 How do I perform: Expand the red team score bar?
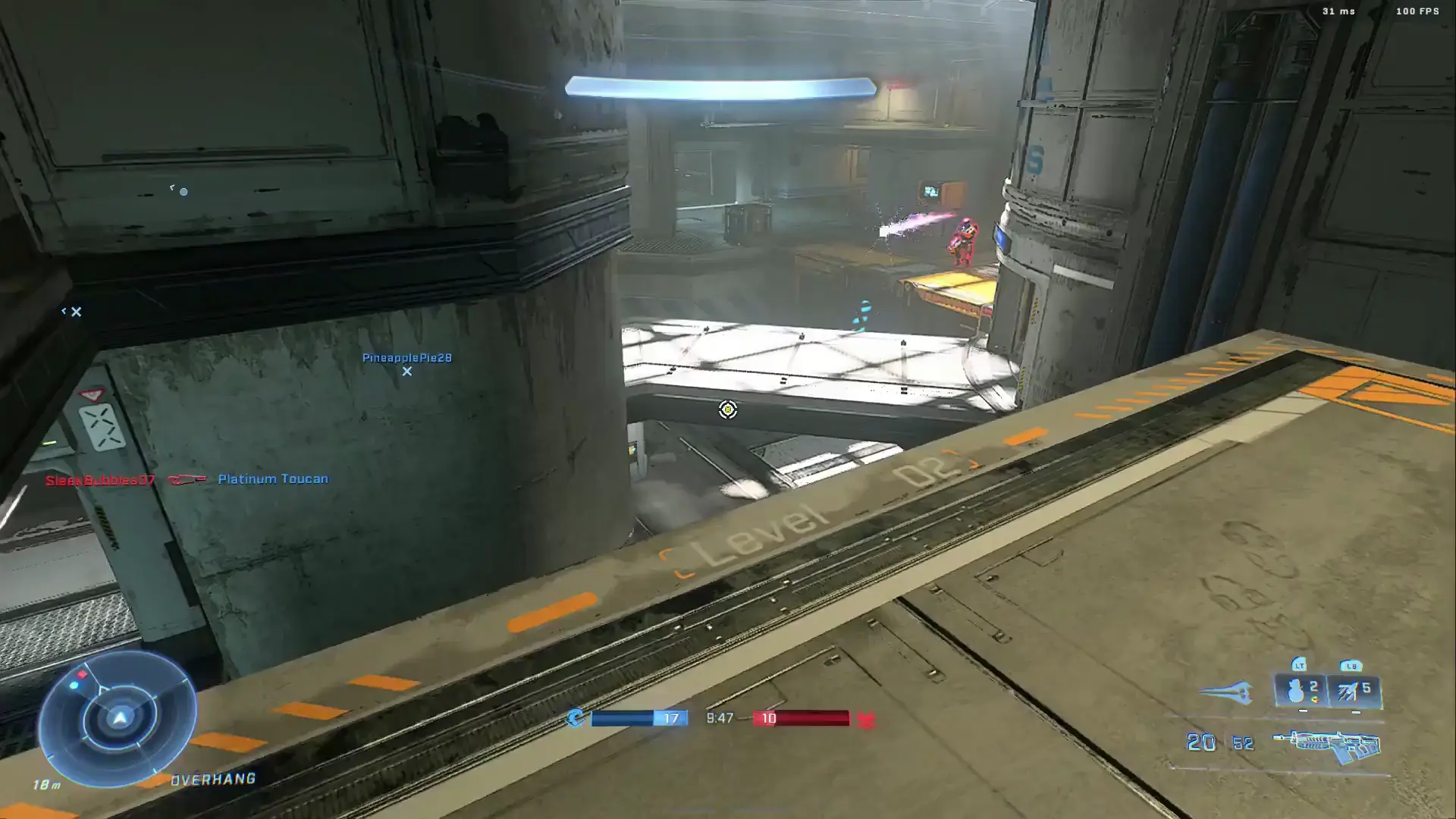[802, 717]
